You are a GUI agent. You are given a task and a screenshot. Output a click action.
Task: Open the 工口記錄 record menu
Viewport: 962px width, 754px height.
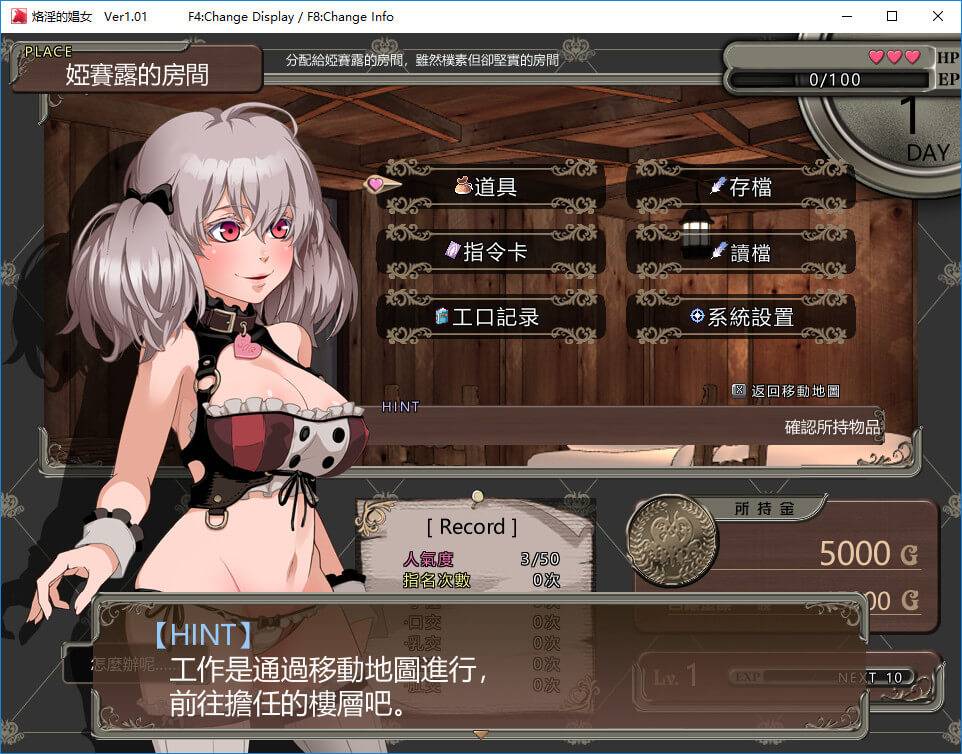coord(491,317)
